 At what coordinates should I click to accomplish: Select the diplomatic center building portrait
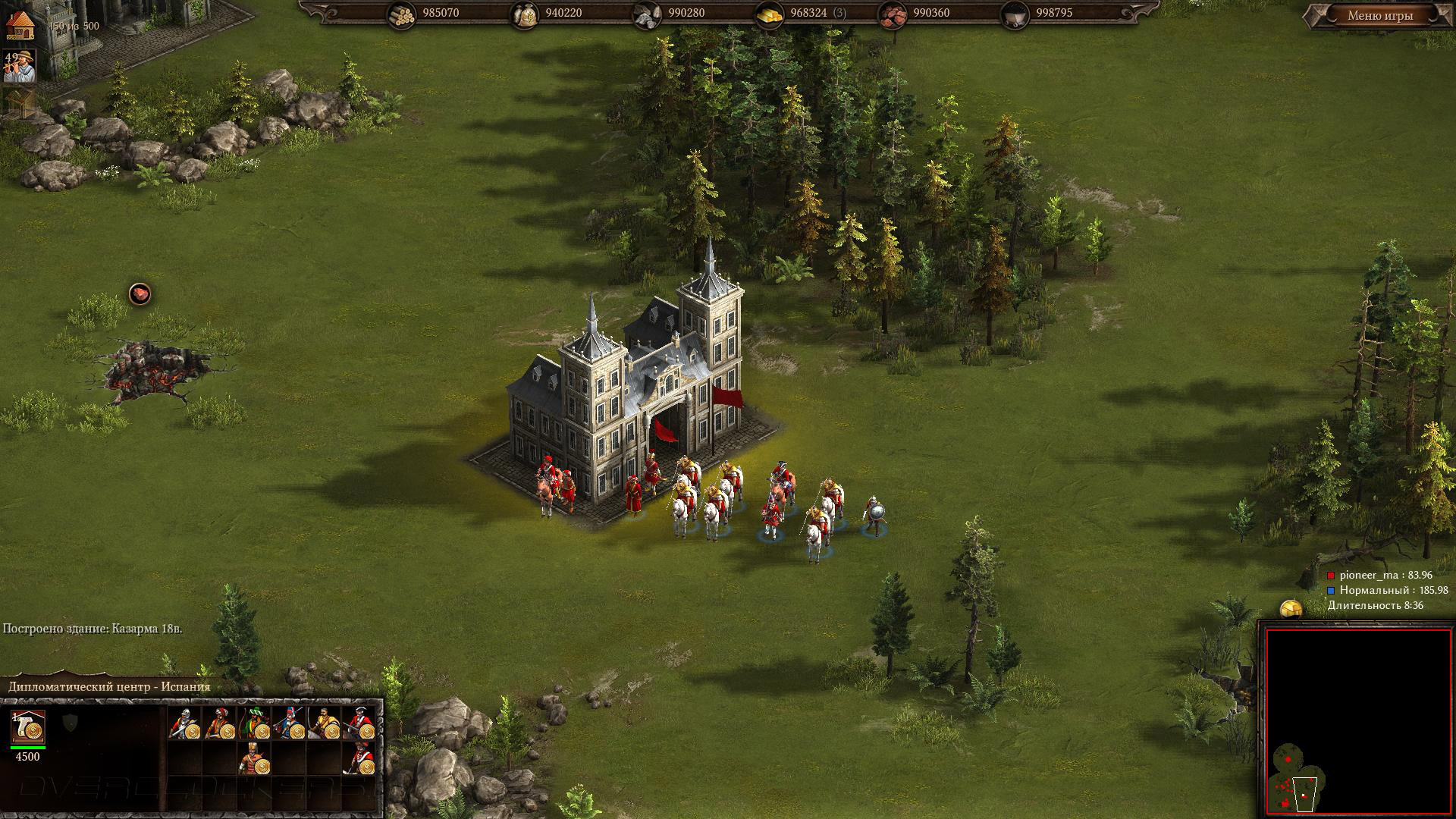[28, 727]
